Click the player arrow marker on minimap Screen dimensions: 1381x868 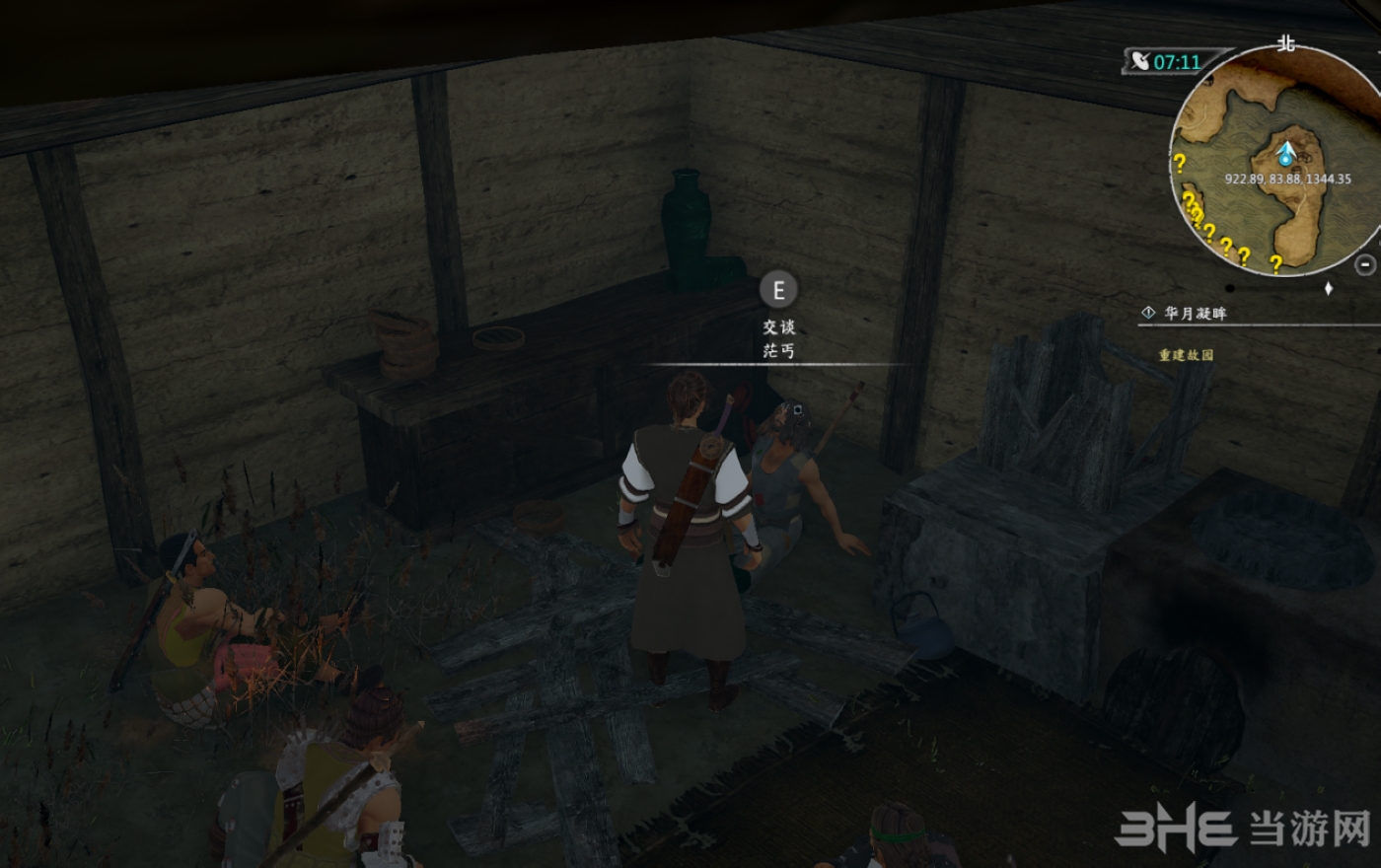click(1285, 155)
